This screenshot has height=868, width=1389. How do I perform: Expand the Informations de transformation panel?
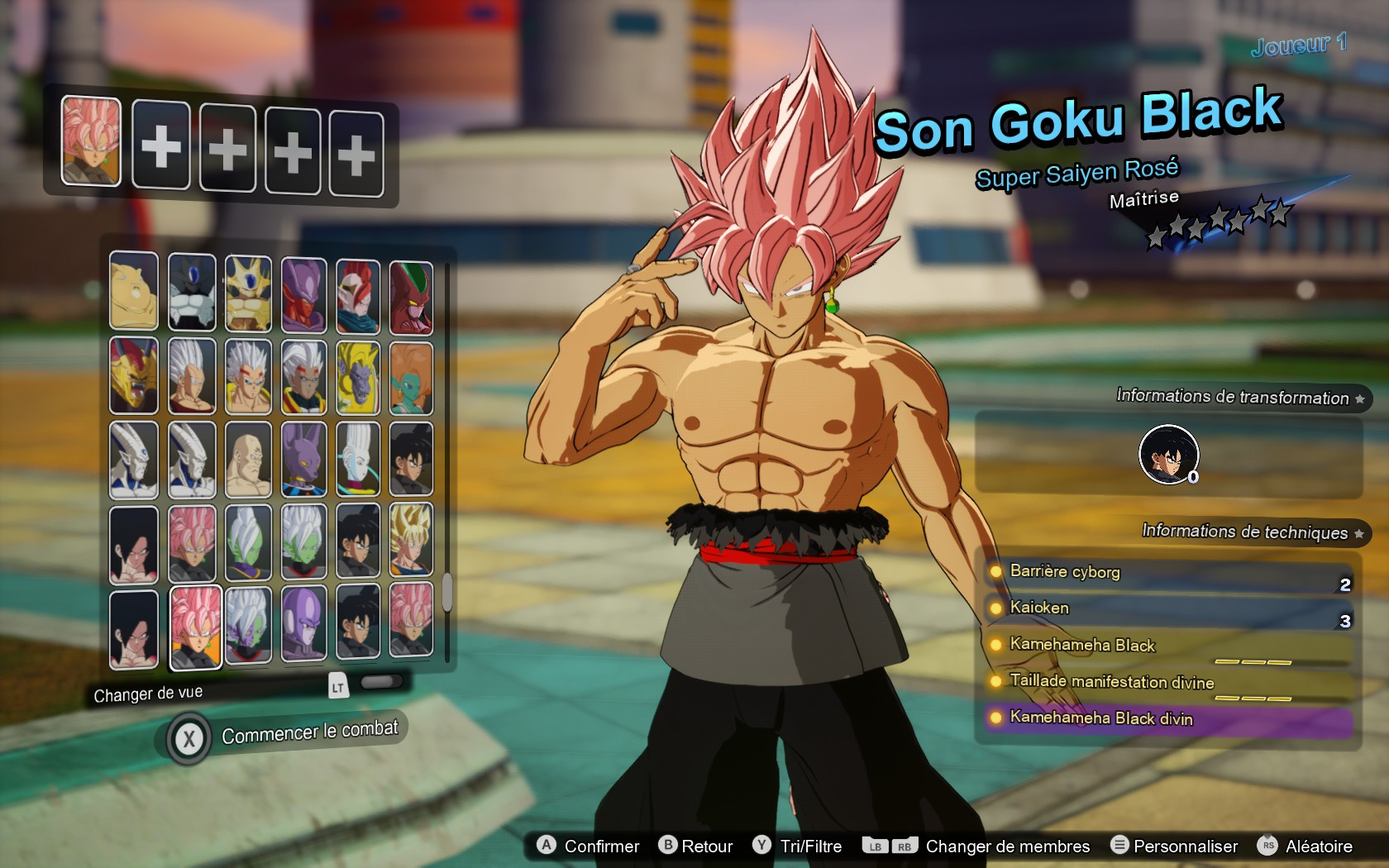[1240, 398]
